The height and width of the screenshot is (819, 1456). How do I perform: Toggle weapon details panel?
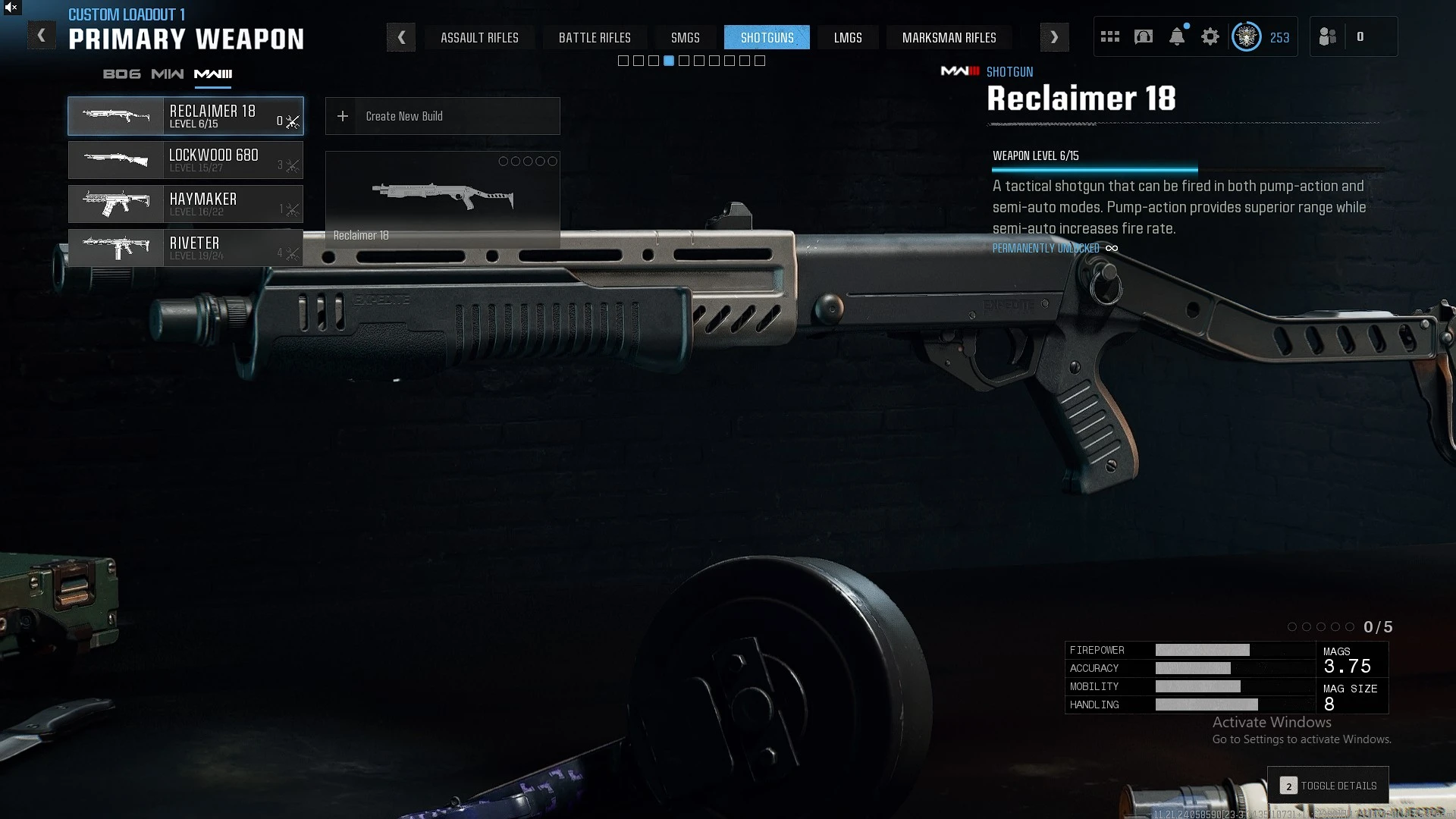click(x=1329, y=786)
